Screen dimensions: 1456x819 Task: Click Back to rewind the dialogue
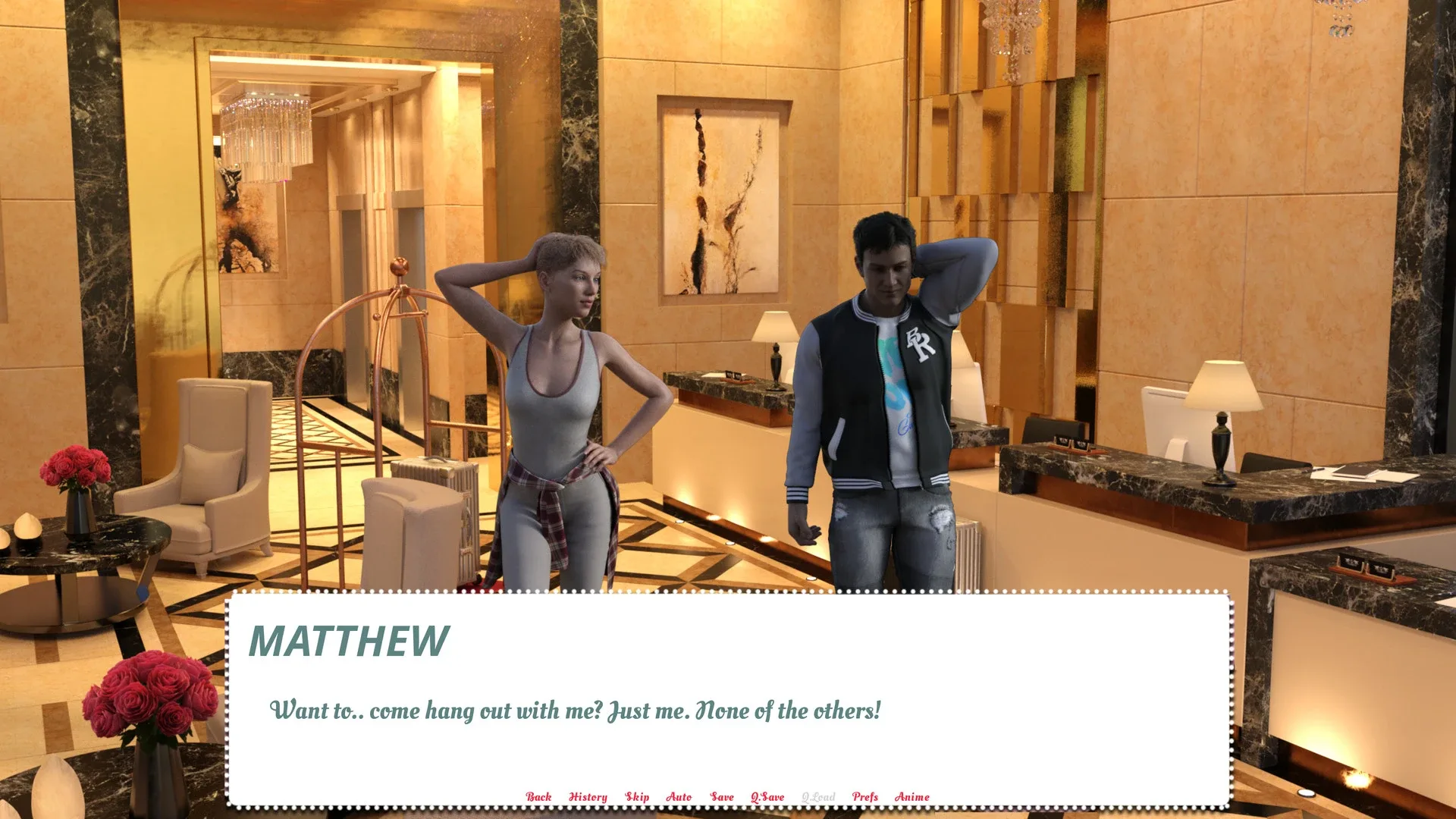coord(539,797)
